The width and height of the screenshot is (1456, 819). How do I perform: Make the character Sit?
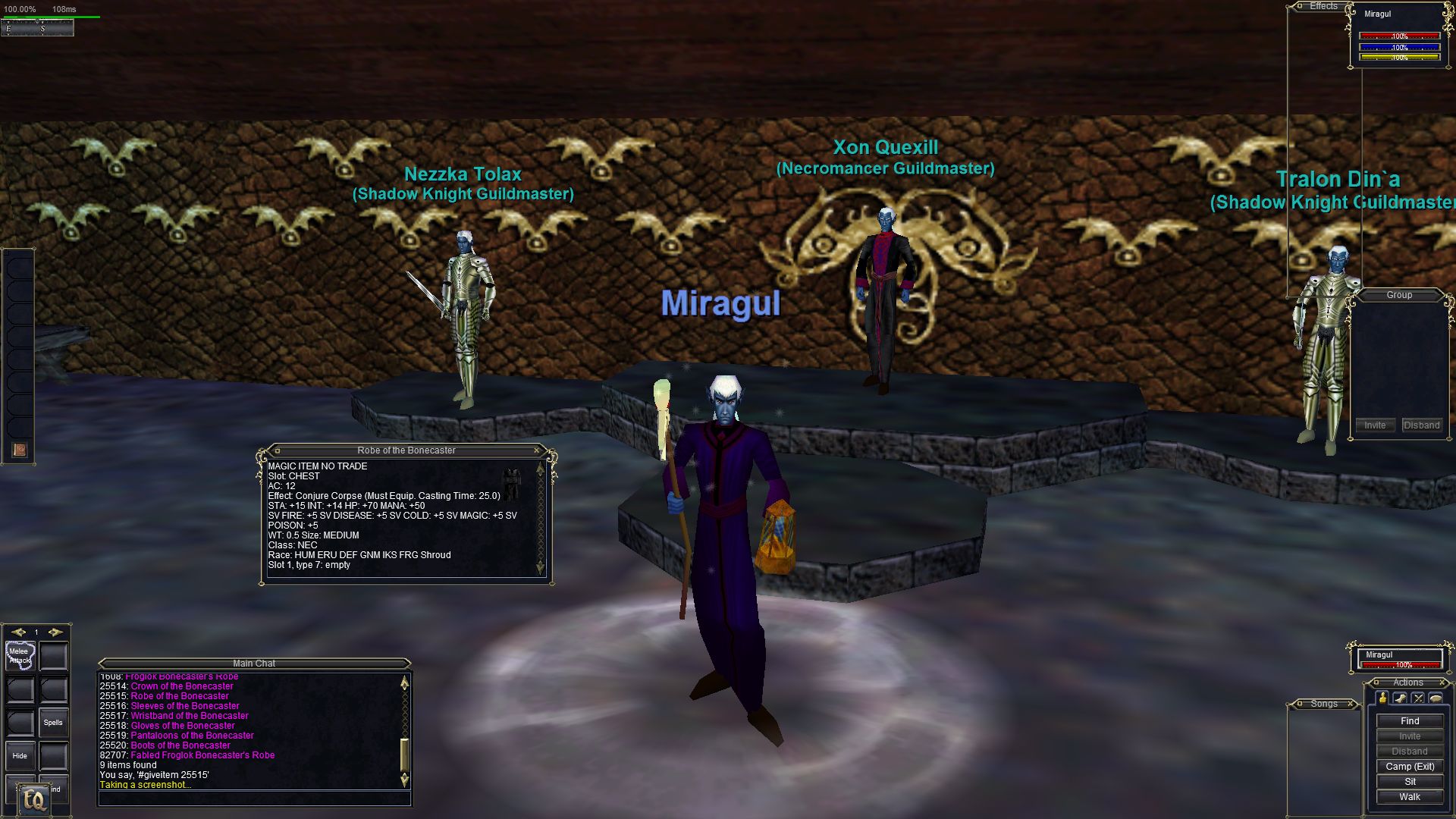point(1410,782)
